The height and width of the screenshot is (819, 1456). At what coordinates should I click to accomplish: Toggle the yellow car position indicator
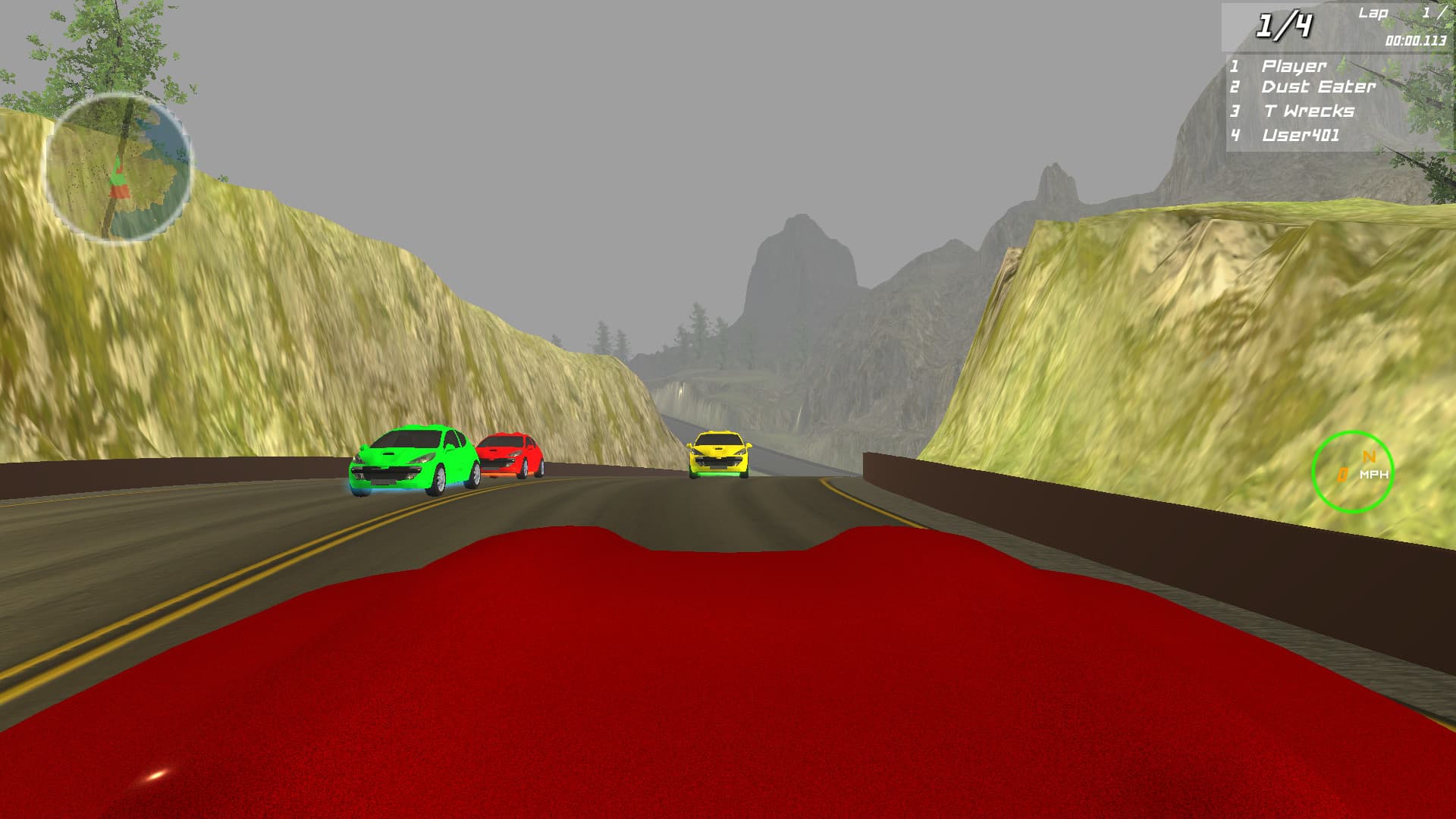[x=717, y=453]
